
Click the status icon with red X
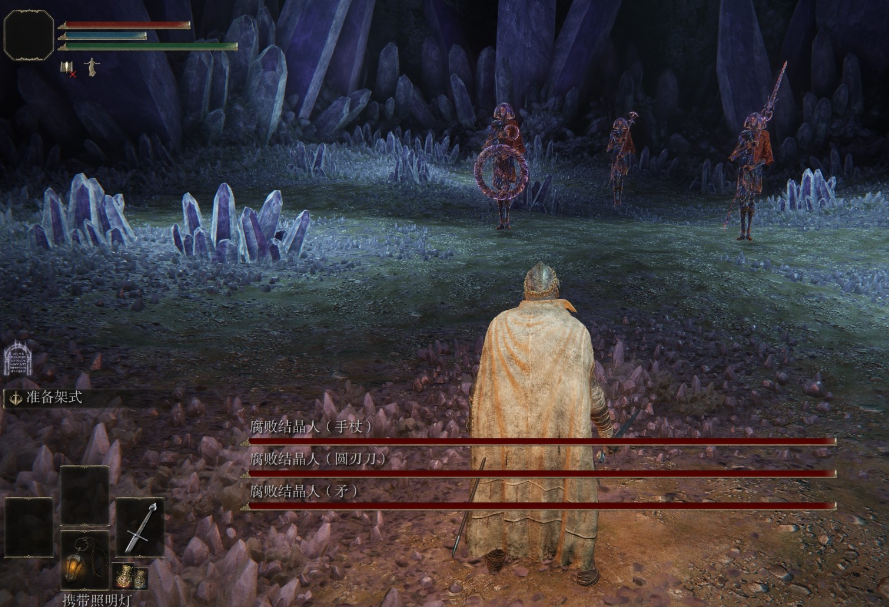click(68, 68)
